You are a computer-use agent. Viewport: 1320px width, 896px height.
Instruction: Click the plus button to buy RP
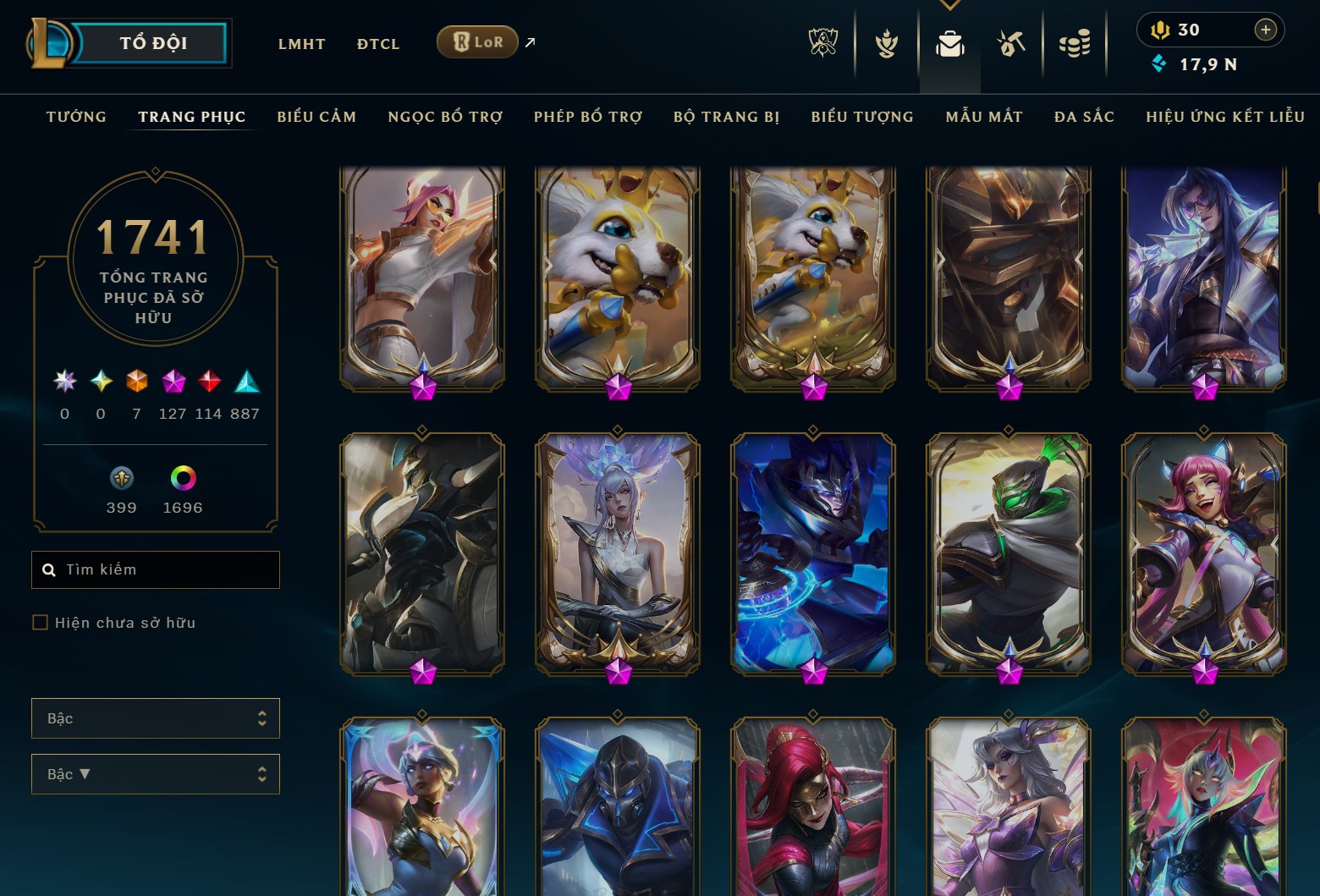pyautogui.click(x=1266, y=30)
